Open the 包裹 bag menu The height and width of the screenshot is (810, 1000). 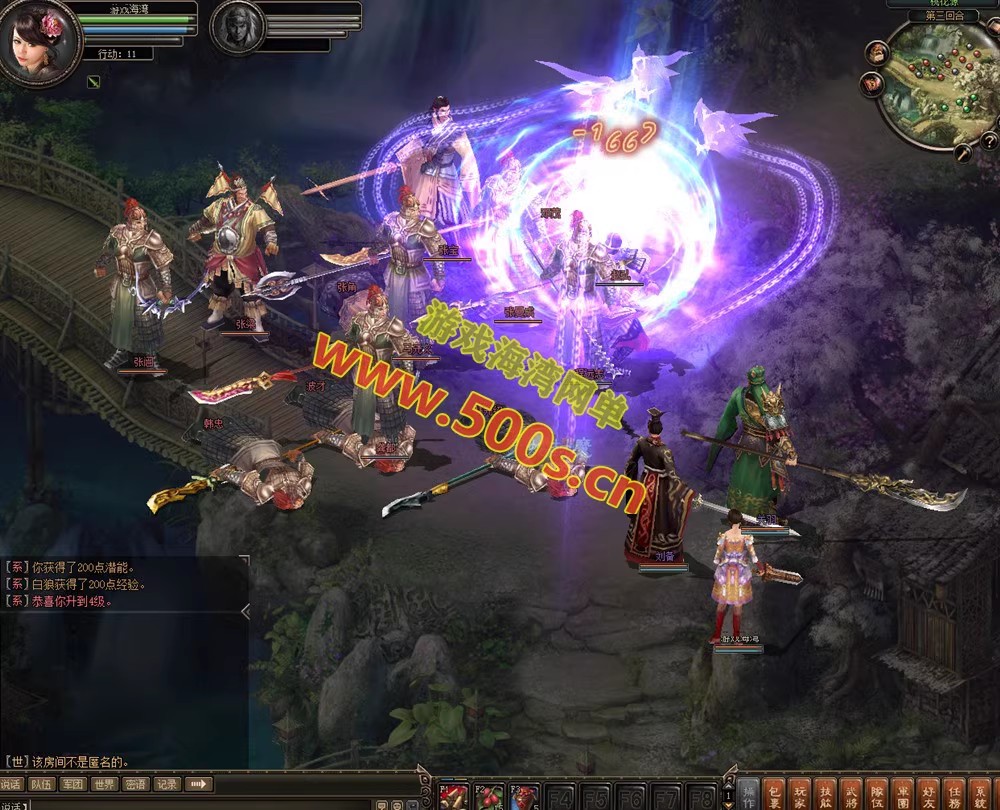(x=774, y=794)
